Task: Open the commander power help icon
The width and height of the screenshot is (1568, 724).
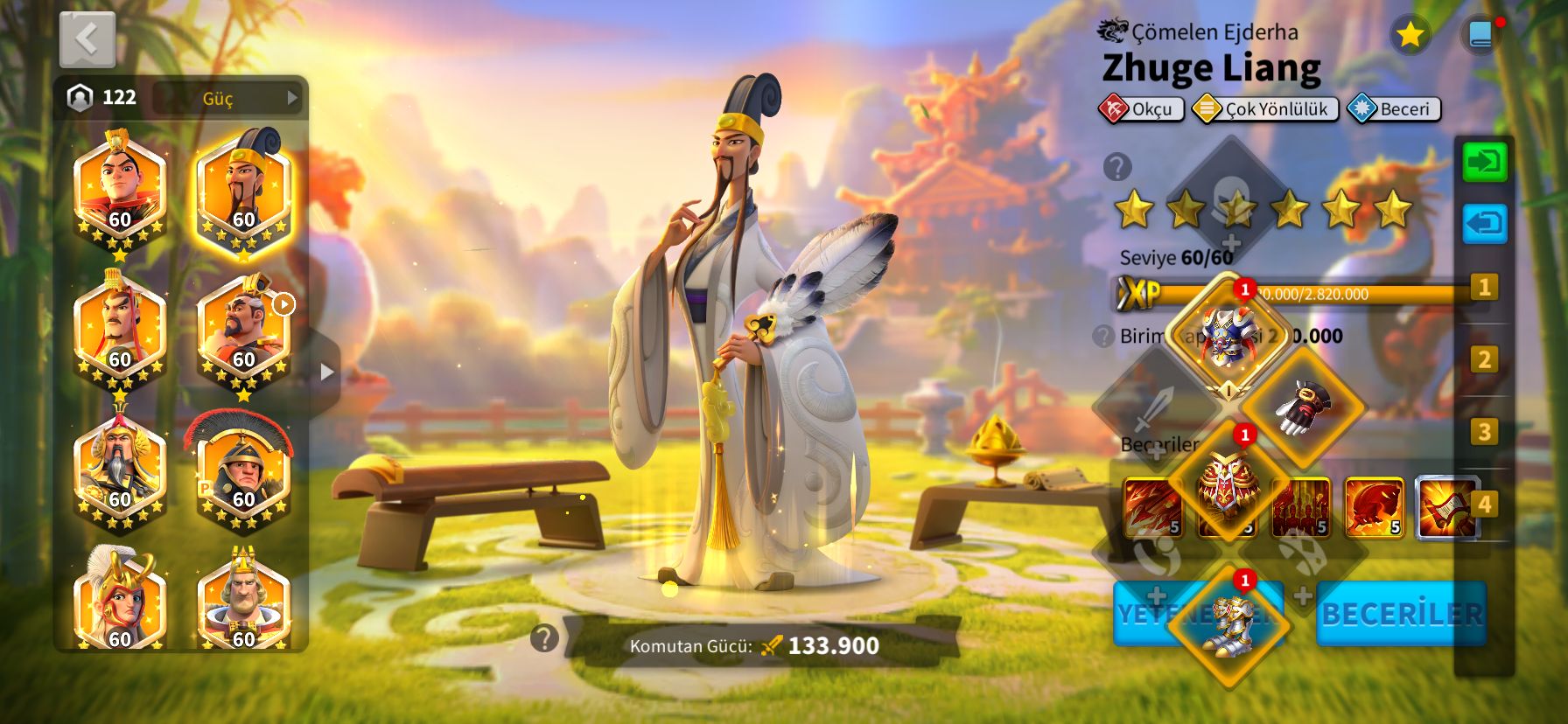Action: point(544,639)
